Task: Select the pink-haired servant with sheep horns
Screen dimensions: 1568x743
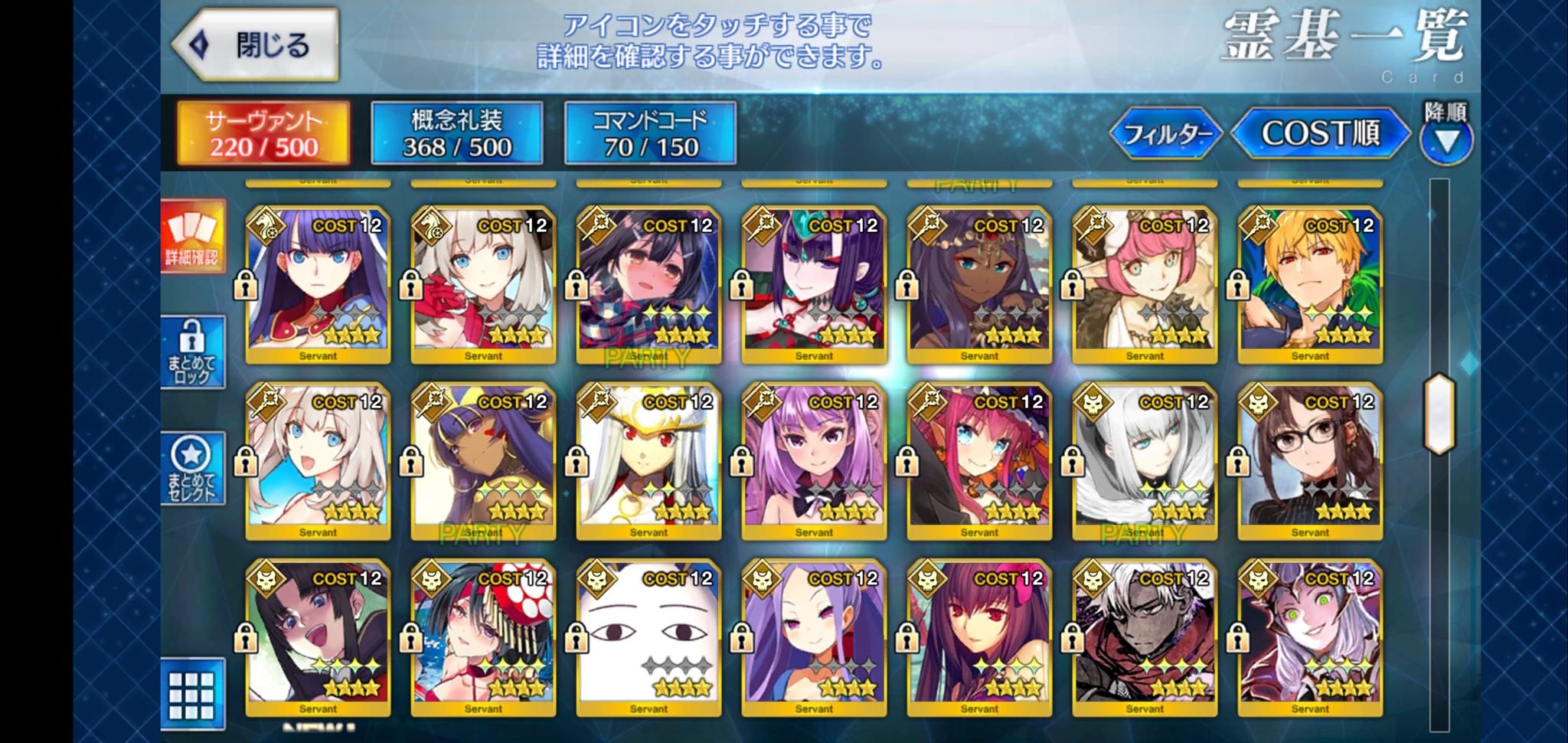Action: pyautogui.click(x=1145, y=284)
